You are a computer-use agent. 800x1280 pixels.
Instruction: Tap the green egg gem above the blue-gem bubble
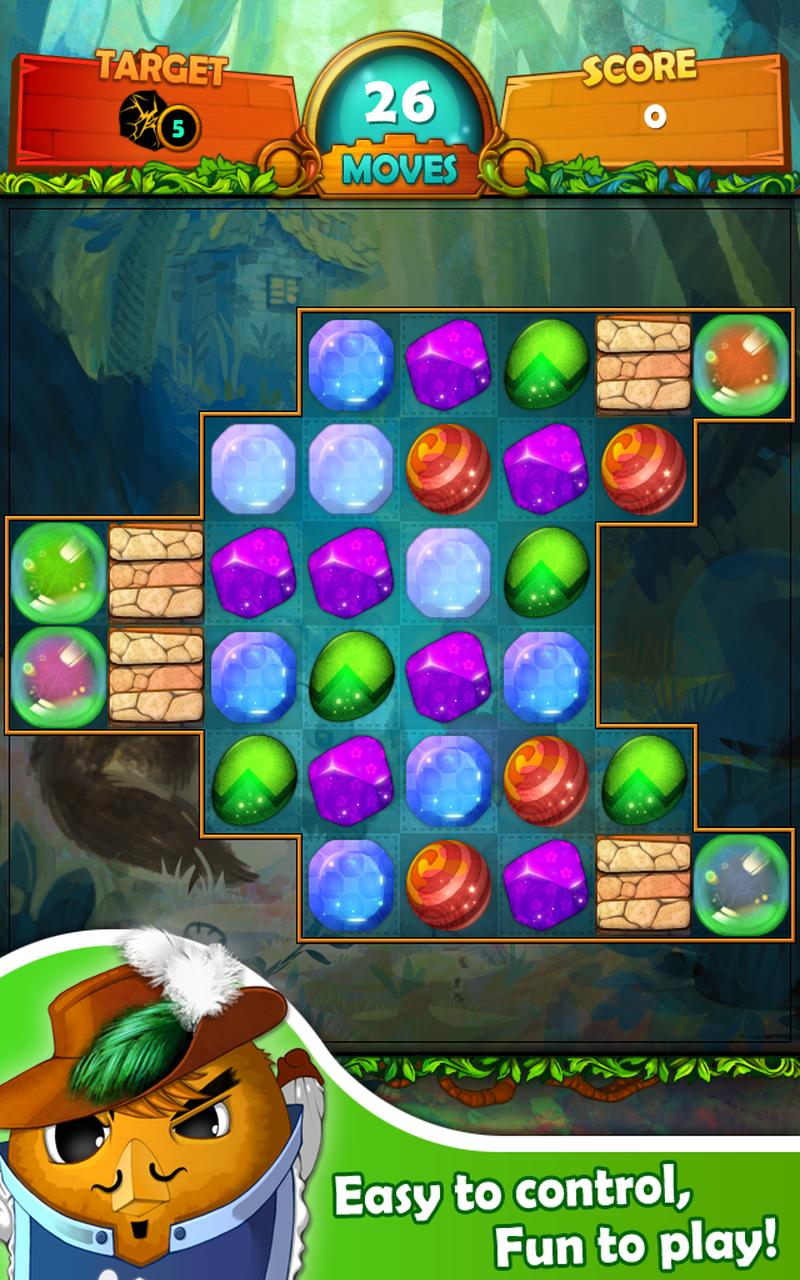point(644,780)
